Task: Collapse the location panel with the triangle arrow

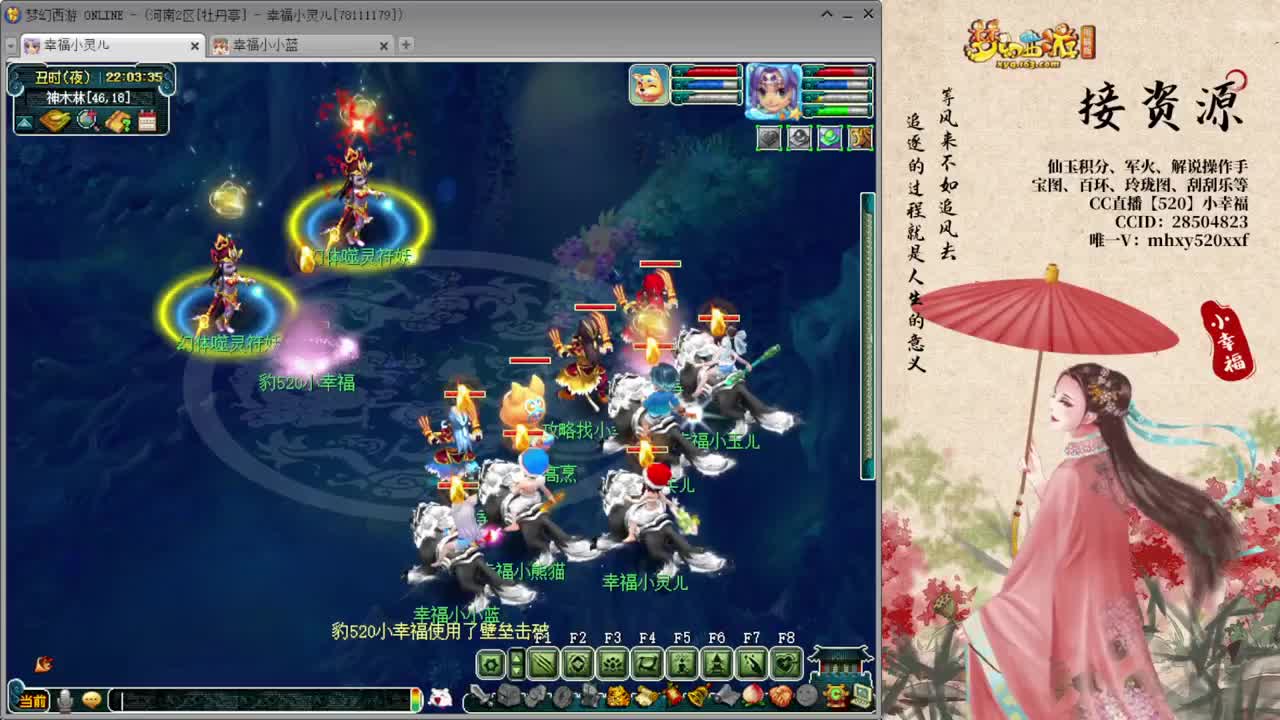Action: click(x=25, y=121)
